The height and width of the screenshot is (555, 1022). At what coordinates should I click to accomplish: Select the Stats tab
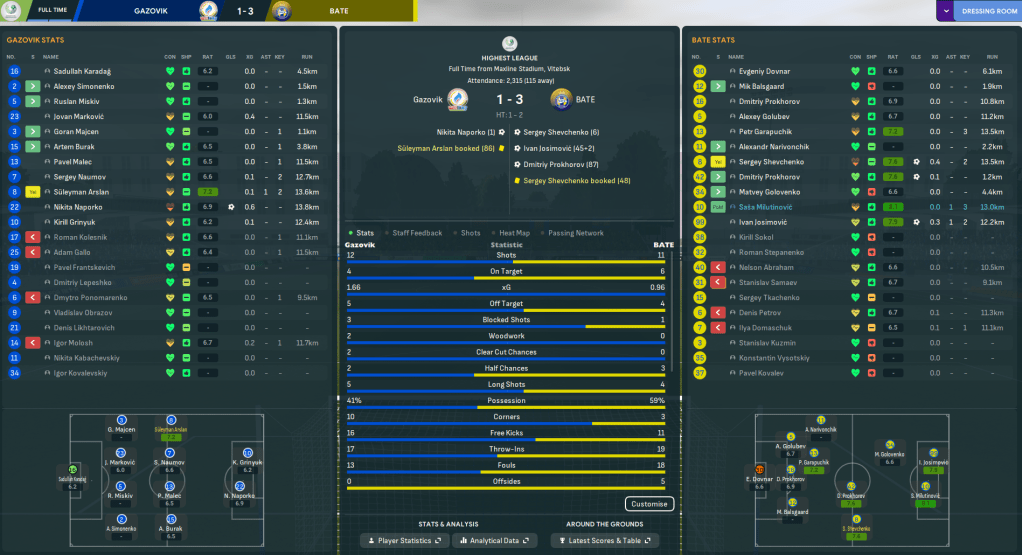pyautogui.click(x=364, y=233)
